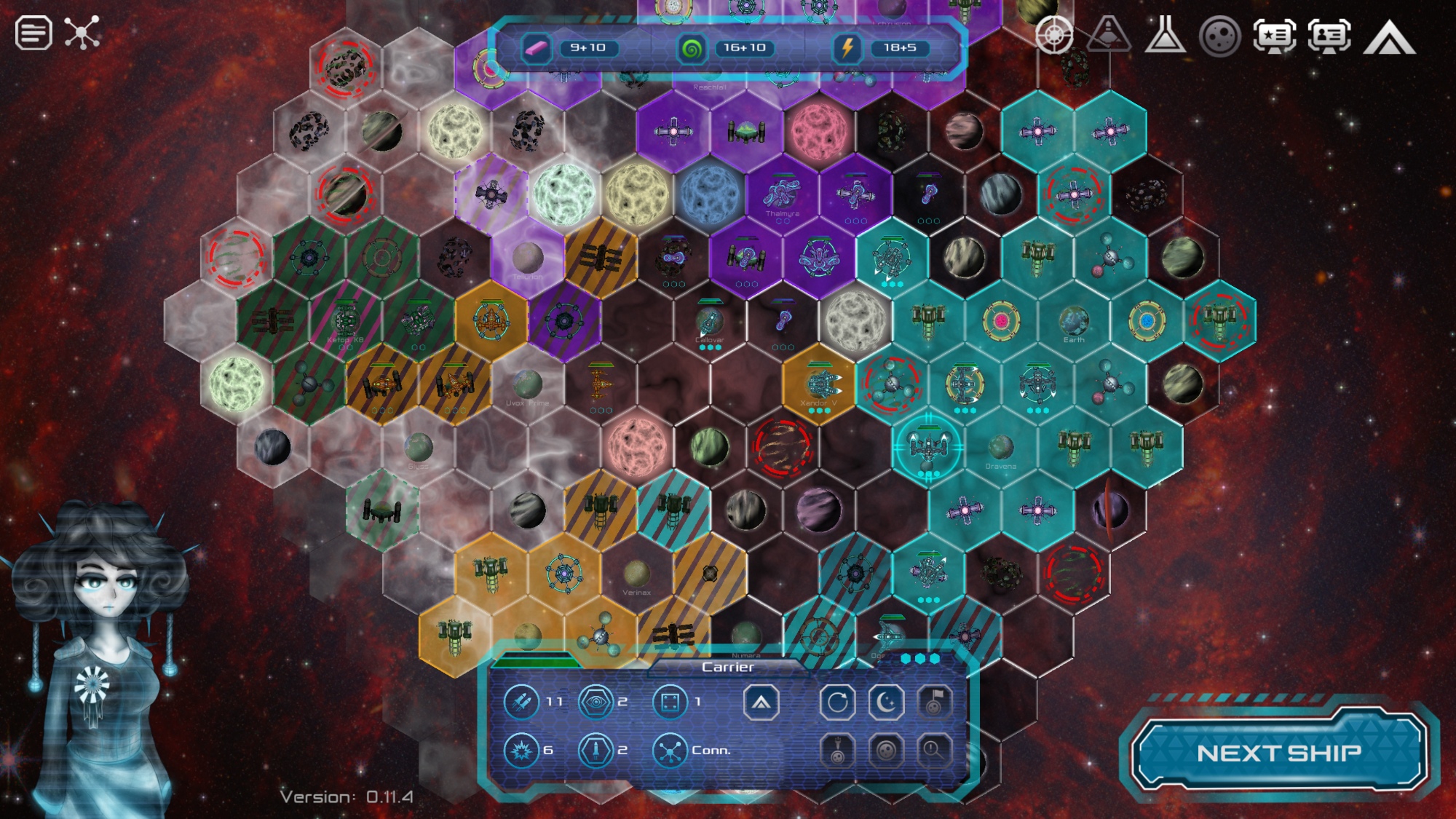Click the Carrier upgrade chevron button

coord(761,703)
